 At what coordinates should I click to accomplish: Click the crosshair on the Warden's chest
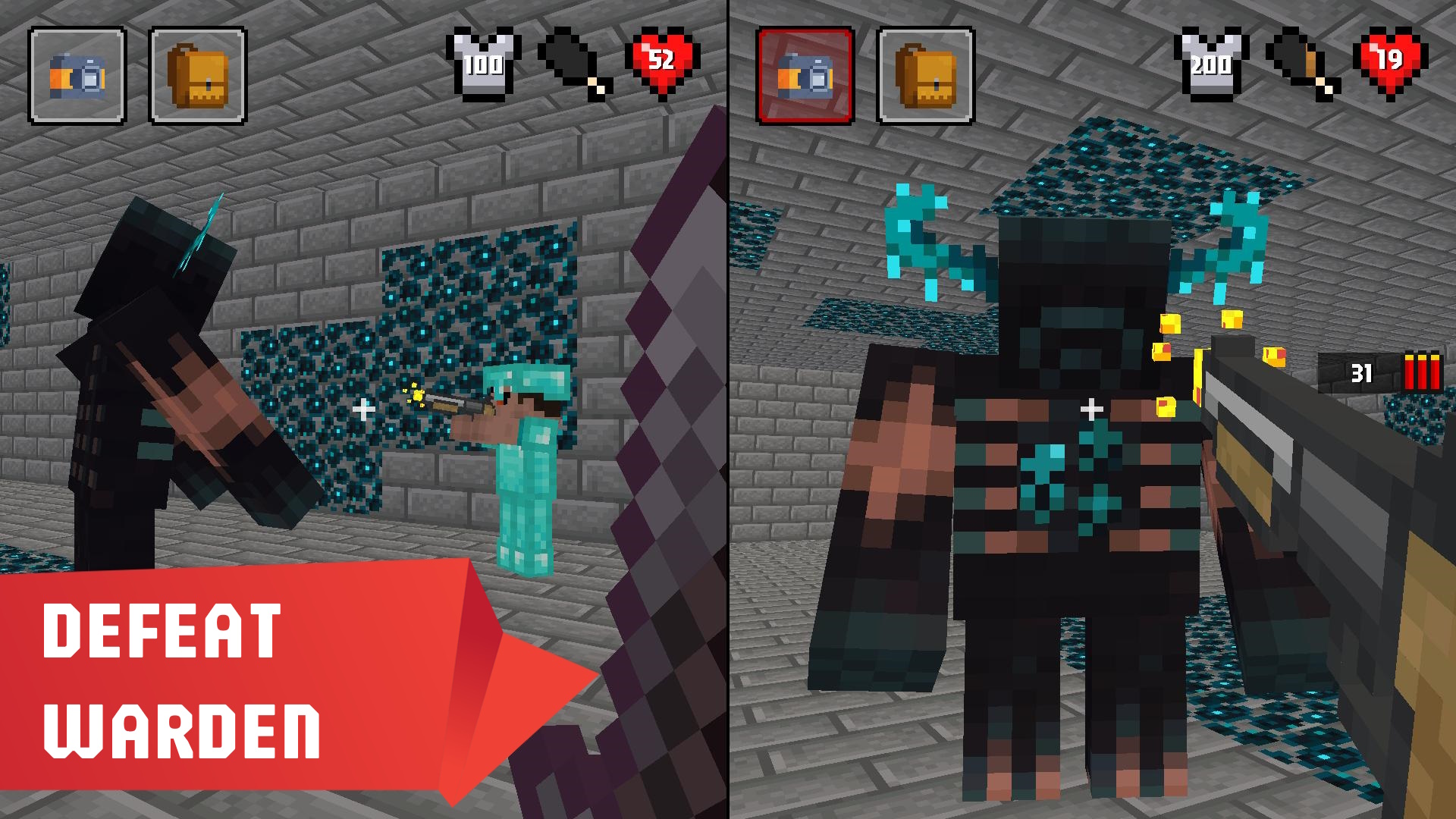click(x=1092, y=410)
